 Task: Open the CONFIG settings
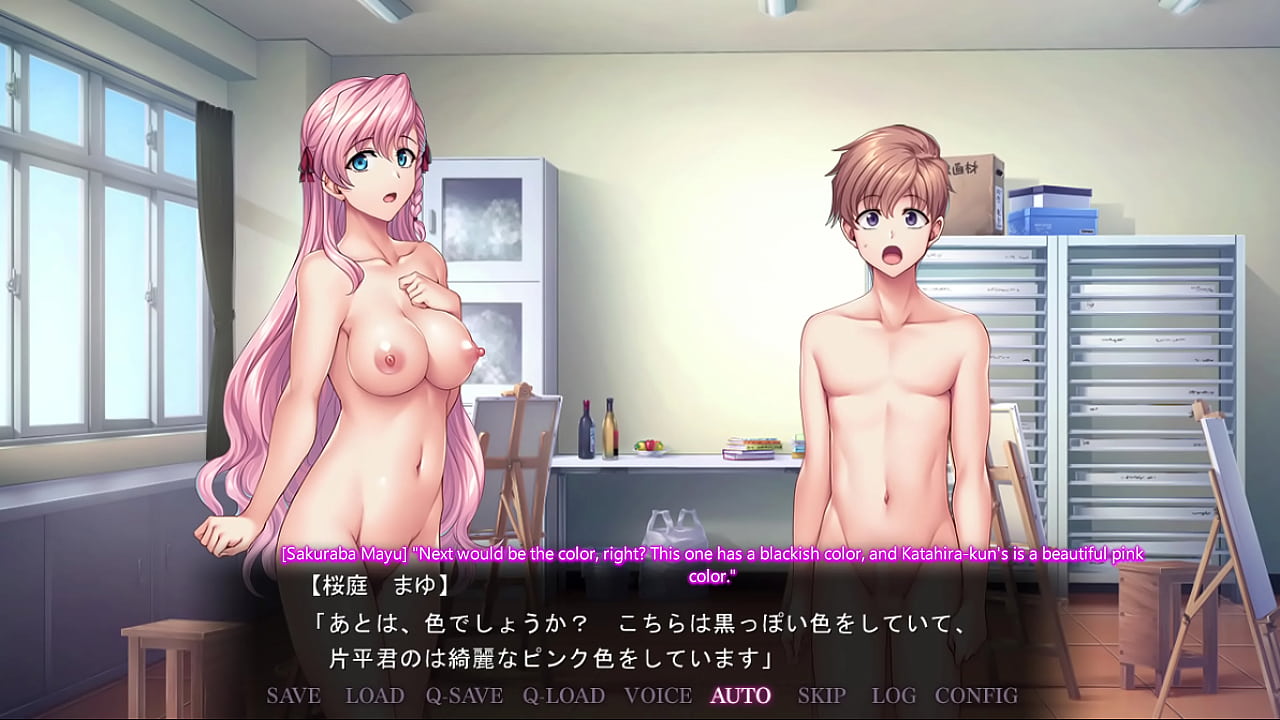click(976, 695)
